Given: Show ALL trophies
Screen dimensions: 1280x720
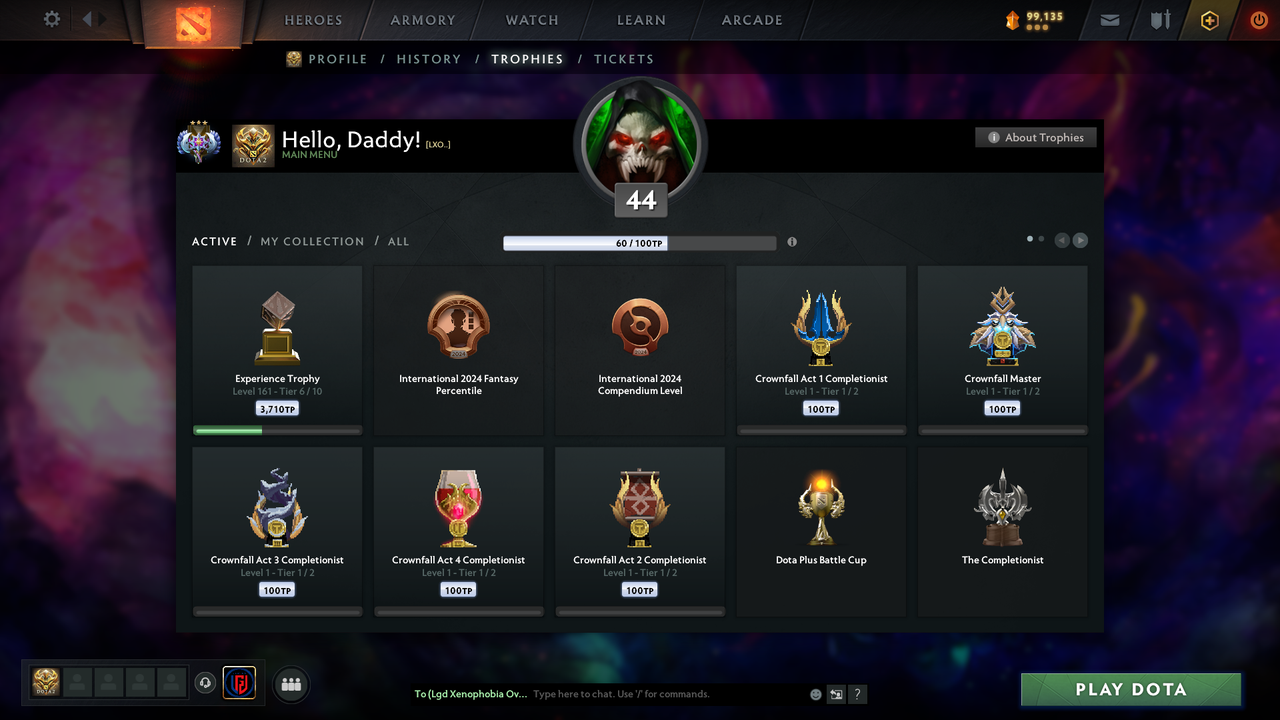Looking at the screenshot, I should point(398,241).
